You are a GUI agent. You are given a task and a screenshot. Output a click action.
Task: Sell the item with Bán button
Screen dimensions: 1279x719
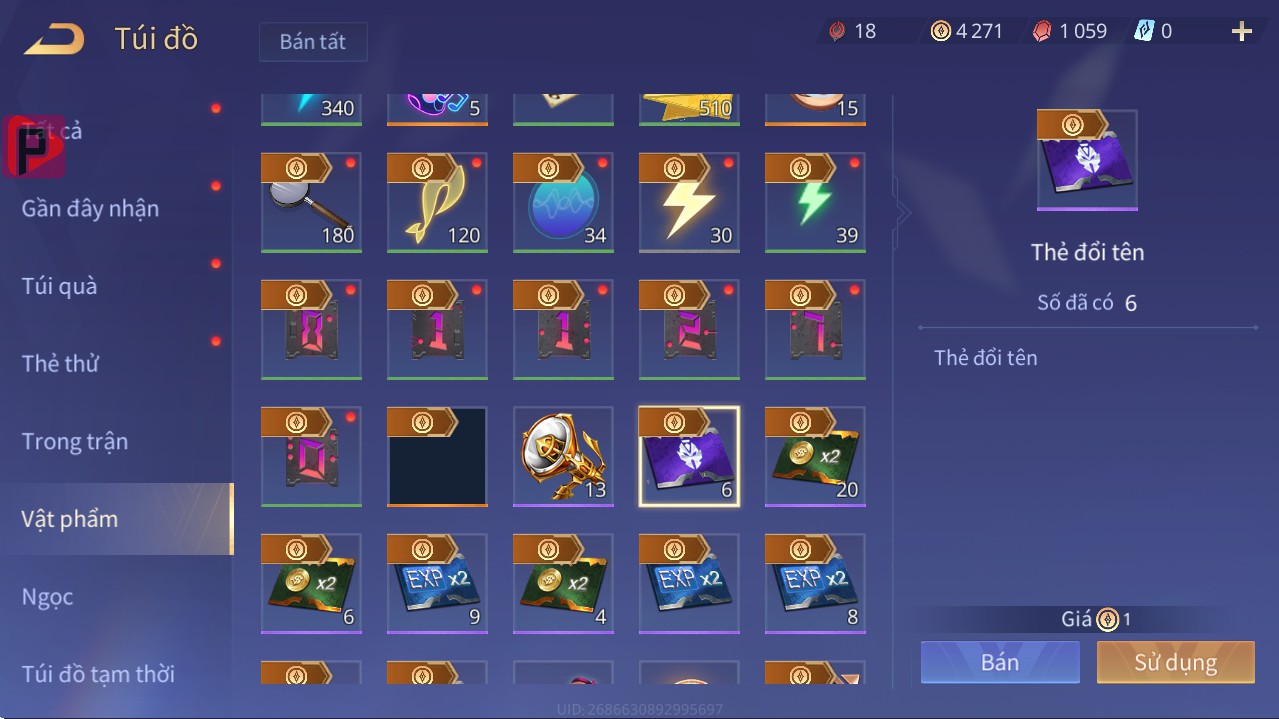(x=1000, y=662)
